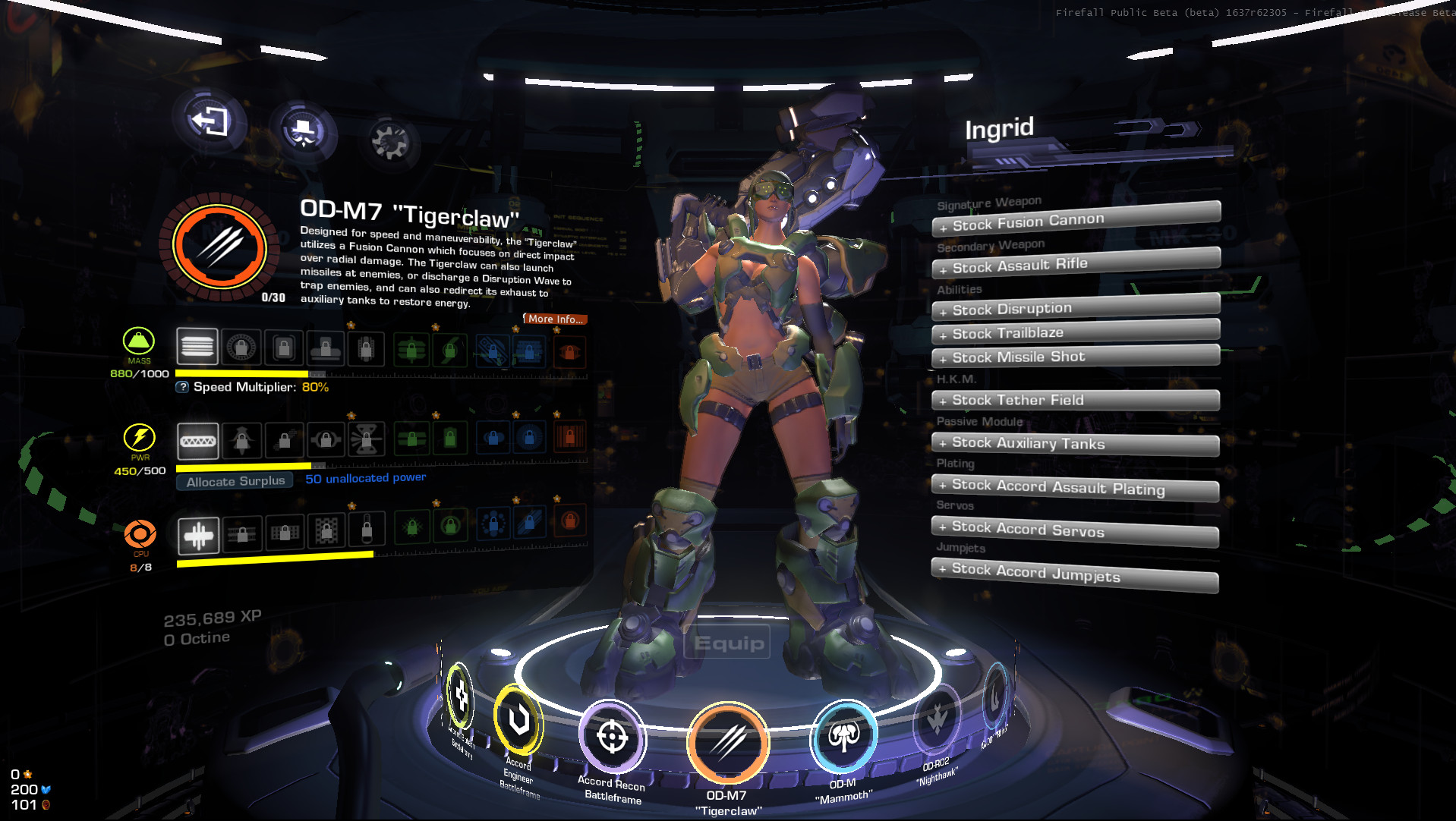The width and height of the screenshot is (1456, 821).
Task: Expand Stock Accord Jumpjets entry
Action: [1075, 574]
